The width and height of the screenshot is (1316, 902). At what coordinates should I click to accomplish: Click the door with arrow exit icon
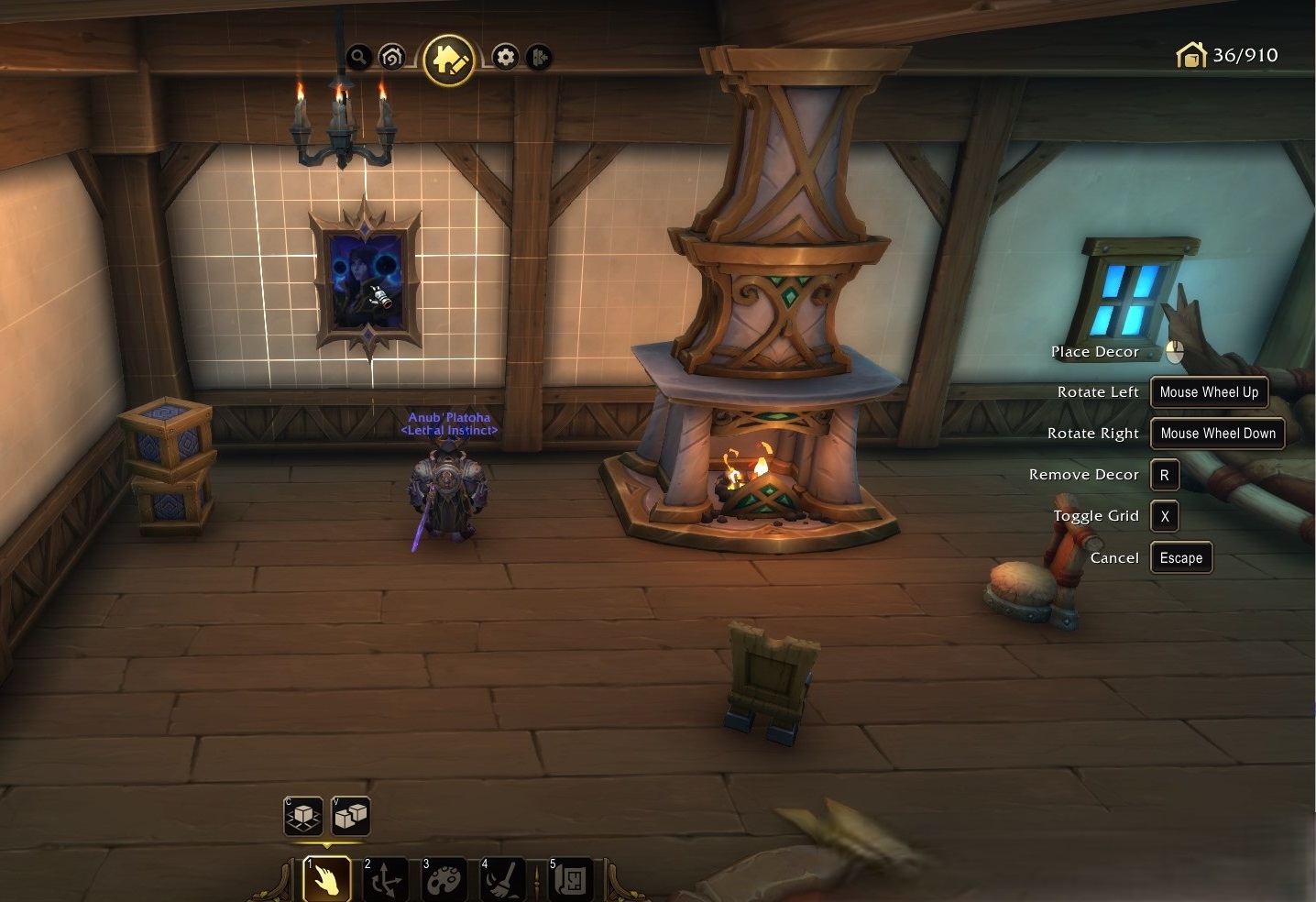tap(539, 57)
